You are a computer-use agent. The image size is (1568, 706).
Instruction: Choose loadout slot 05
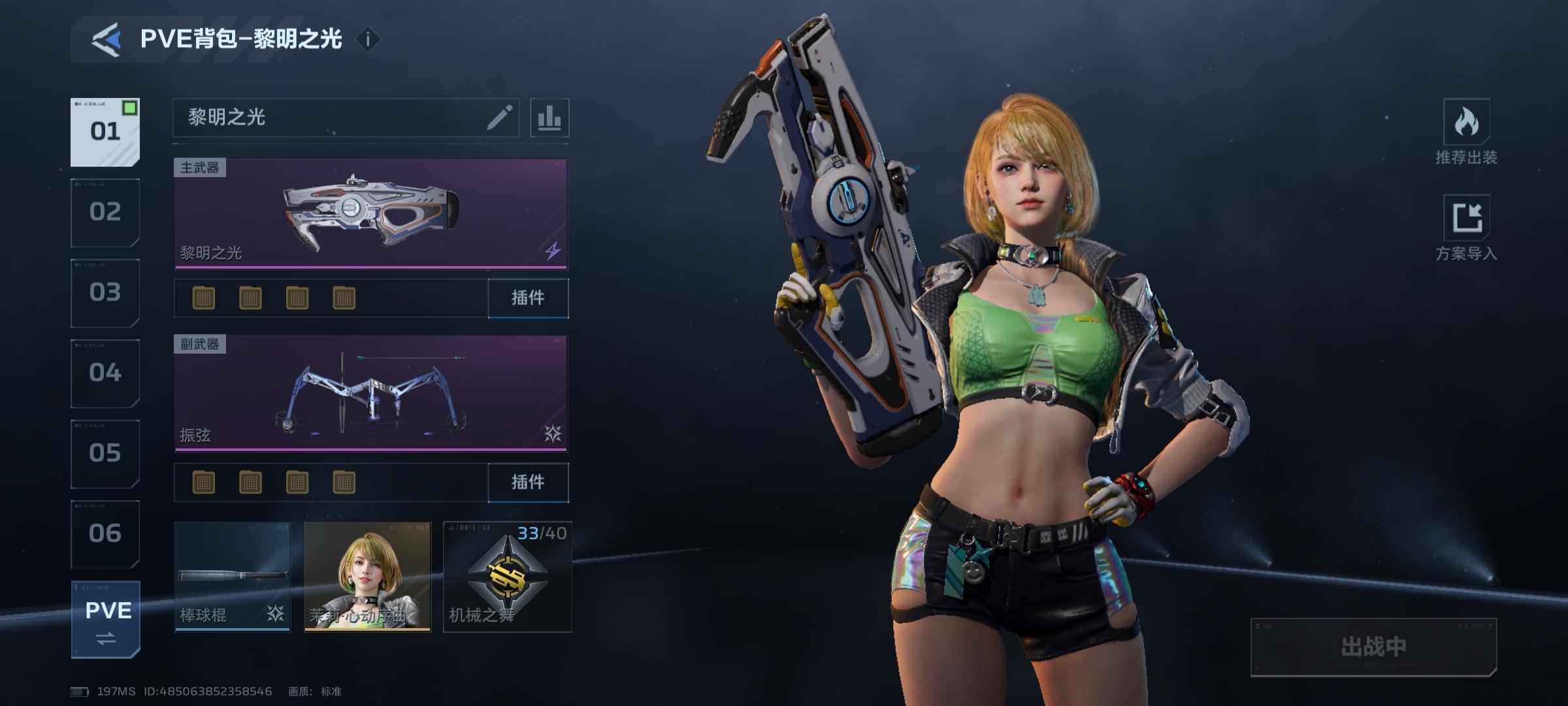[105, 454]
